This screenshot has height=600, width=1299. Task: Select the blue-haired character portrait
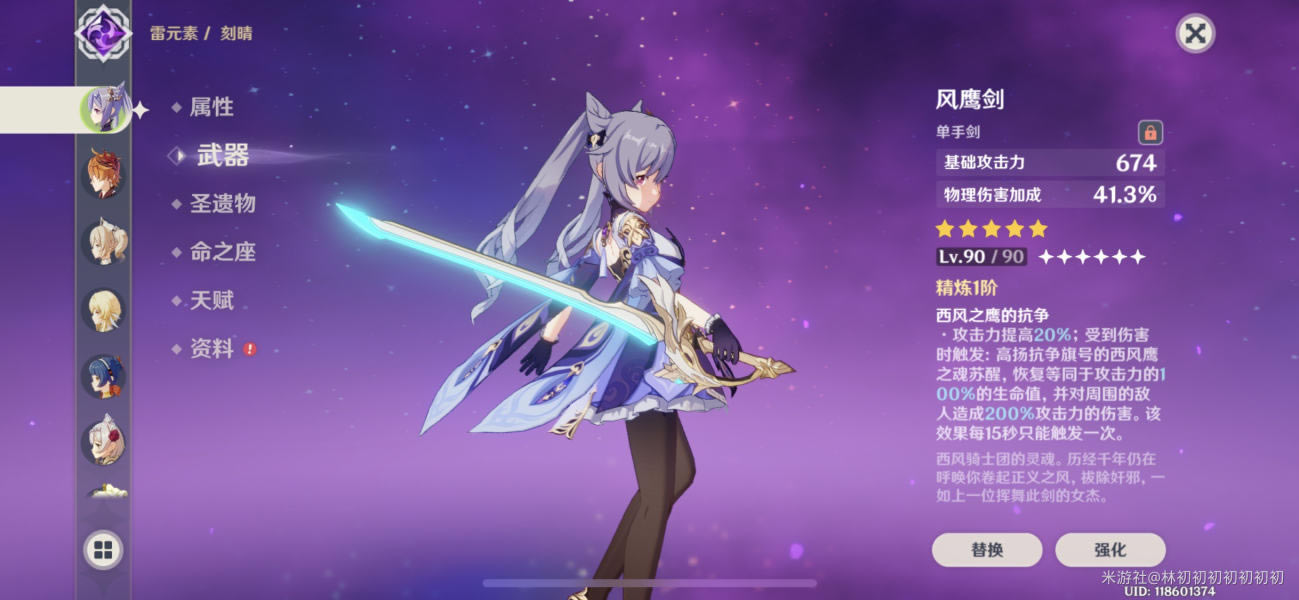104,377
